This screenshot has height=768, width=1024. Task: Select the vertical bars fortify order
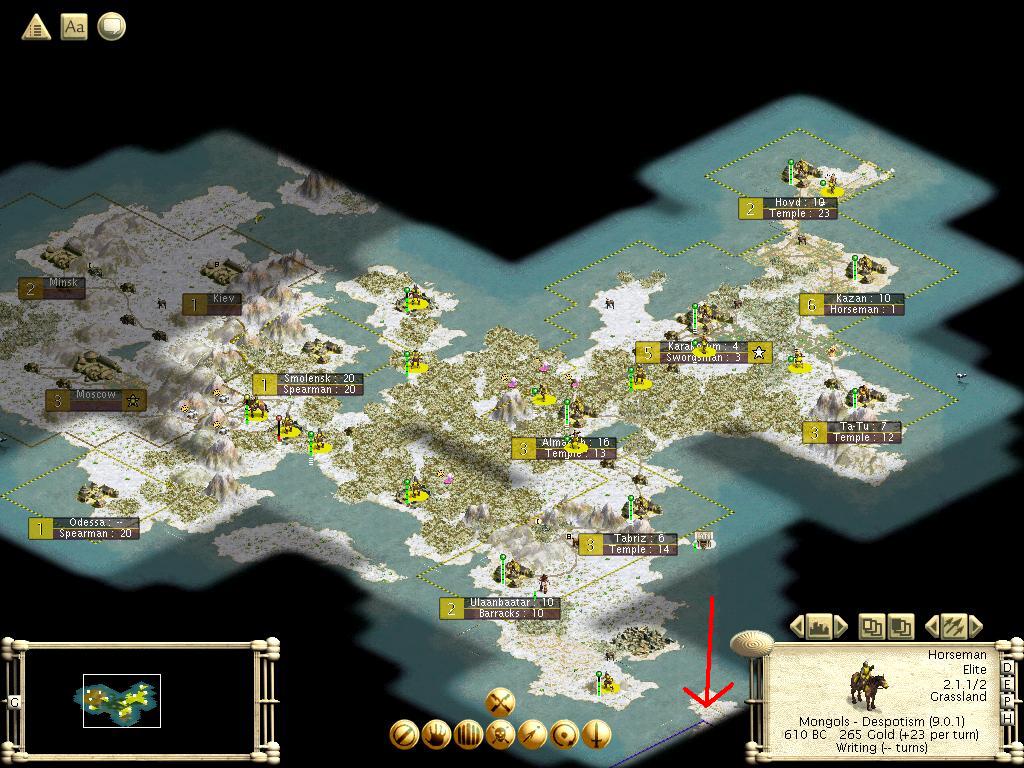[468, 735]
